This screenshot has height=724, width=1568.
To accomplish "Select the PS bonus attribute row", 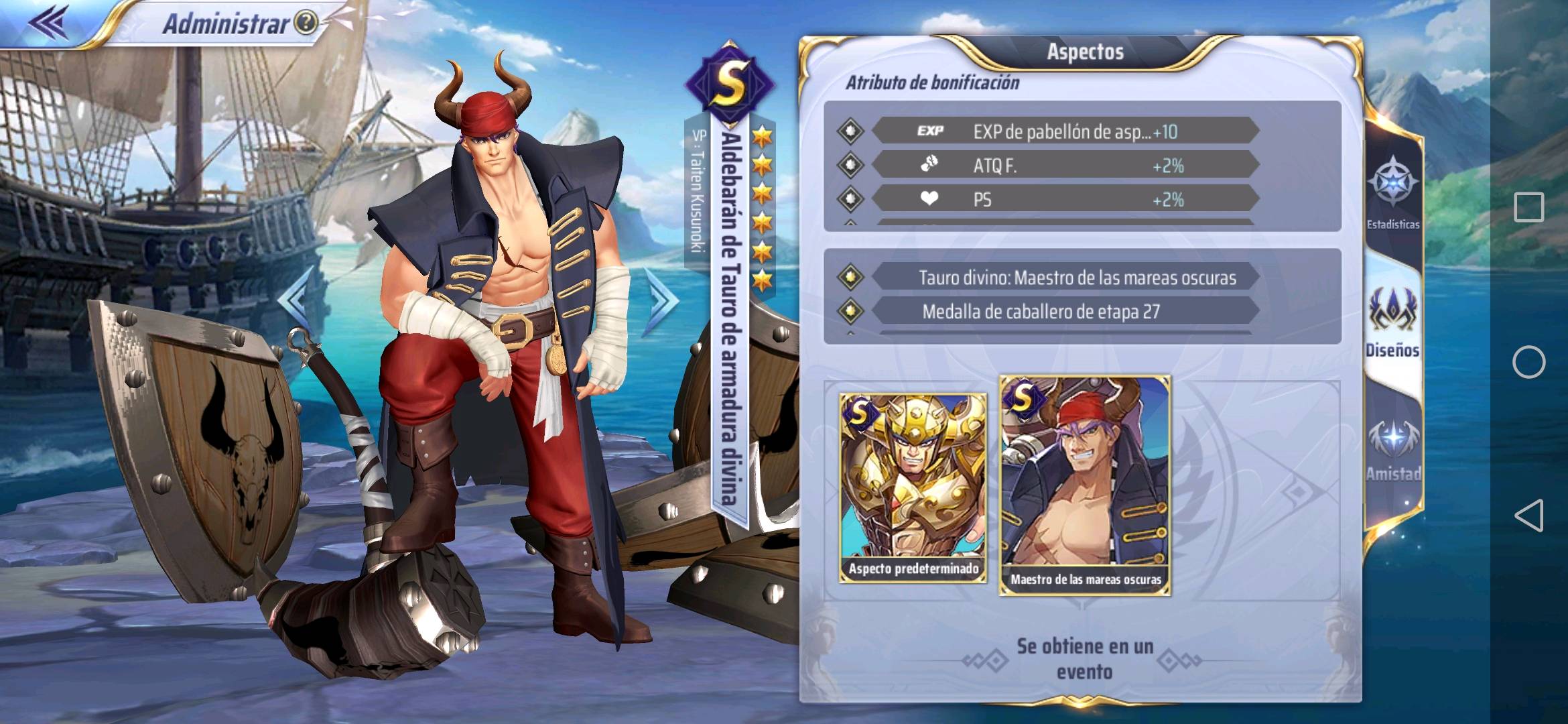I will click(1065, 199).
